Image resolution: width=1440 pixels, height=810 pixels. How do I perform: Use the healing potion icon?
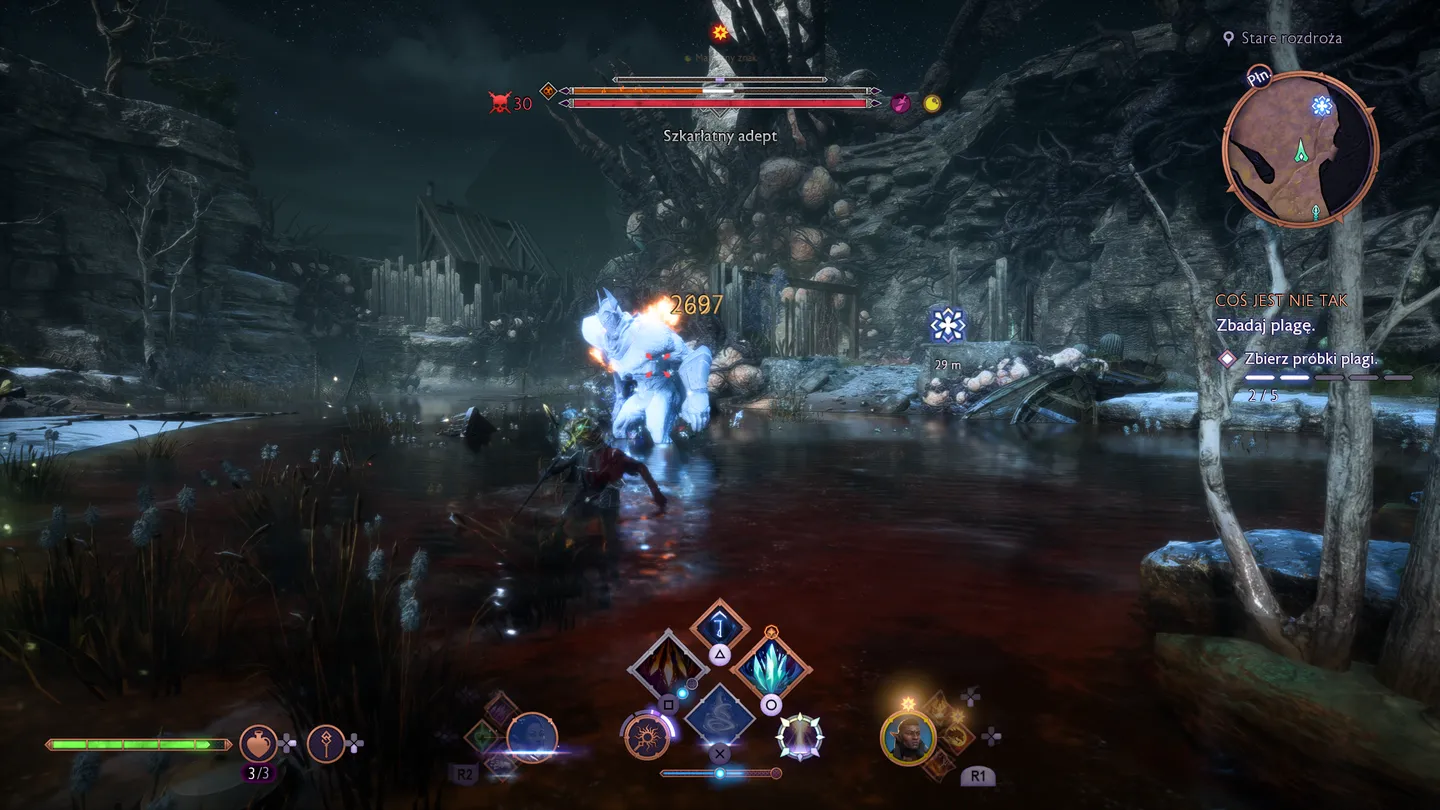(x=258, y=743)
